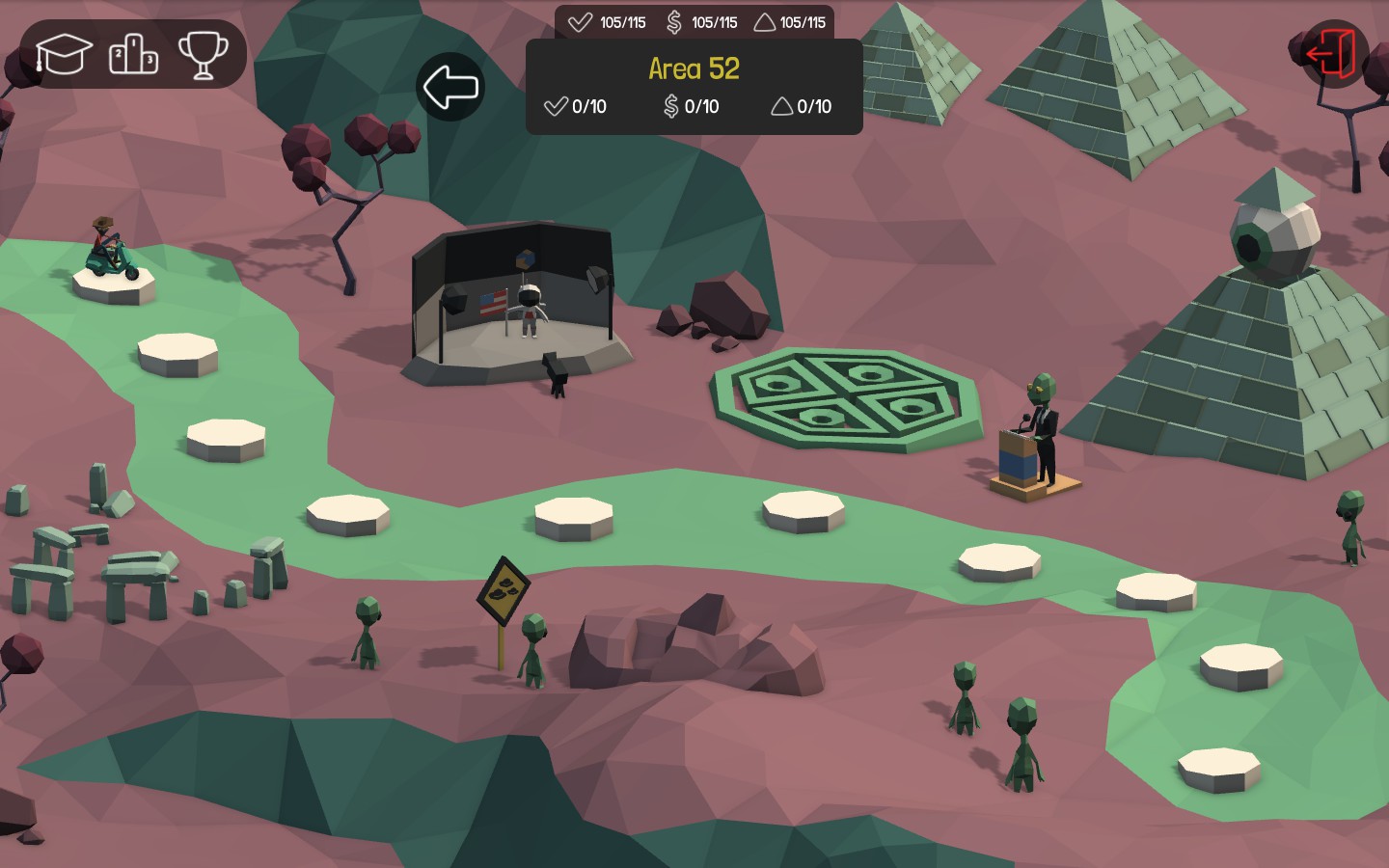Click the red exit door icon
Viewport: 1389px width, 868px height.
click(x=1332, y=53)
